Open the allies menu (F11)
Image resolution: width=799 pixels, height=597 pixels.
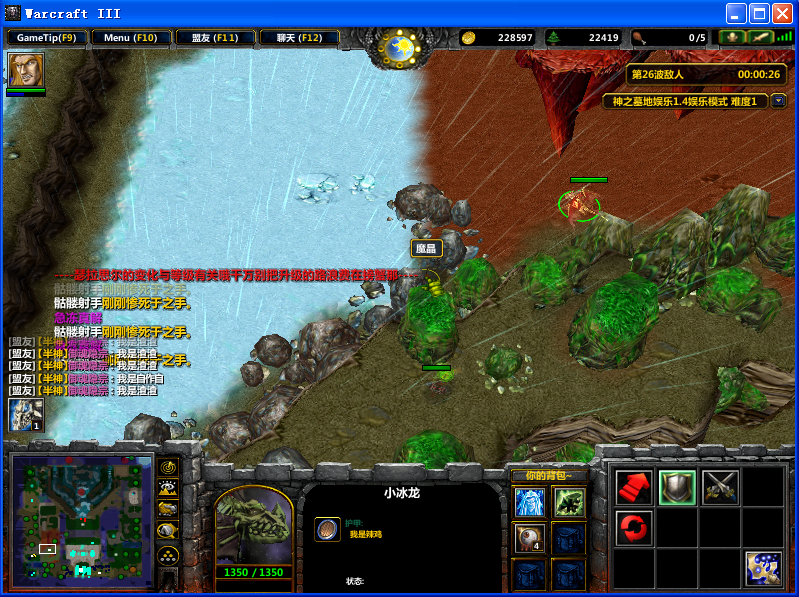(214, 38)
